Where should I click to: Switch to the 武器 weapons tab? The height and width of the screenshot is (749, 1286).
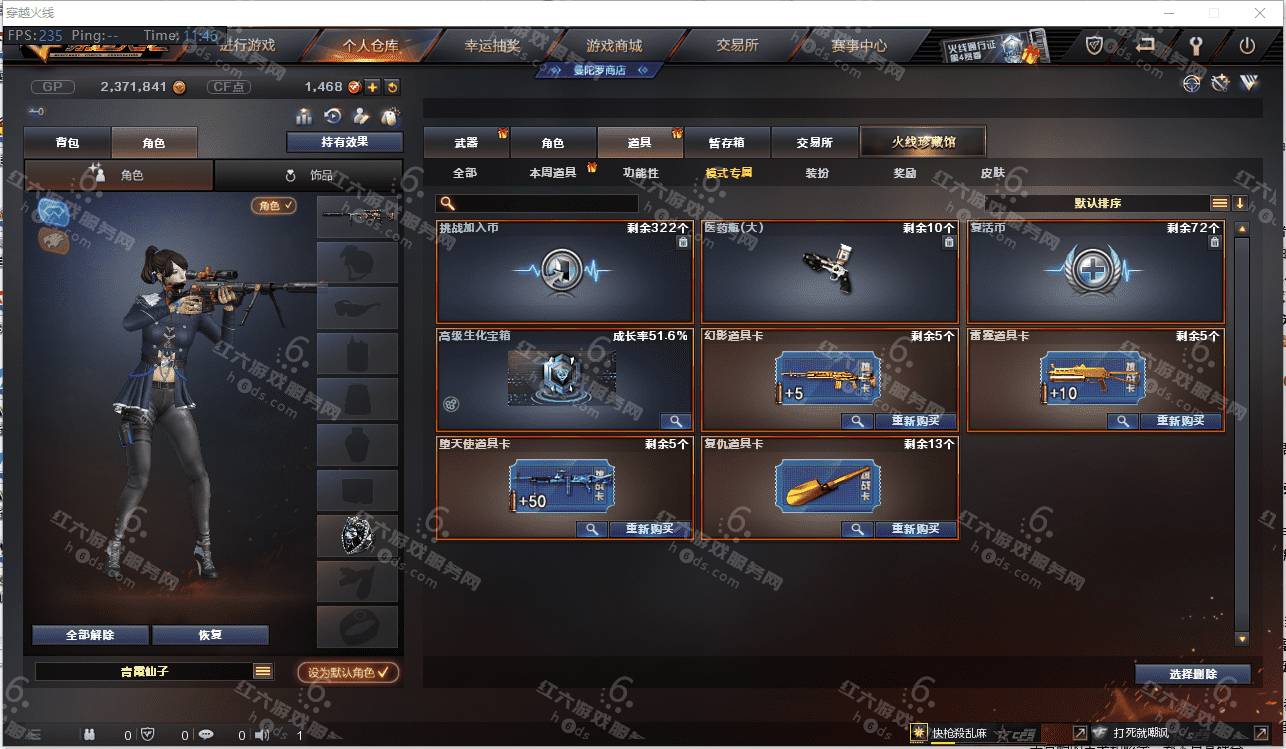[x=466, y=143]
